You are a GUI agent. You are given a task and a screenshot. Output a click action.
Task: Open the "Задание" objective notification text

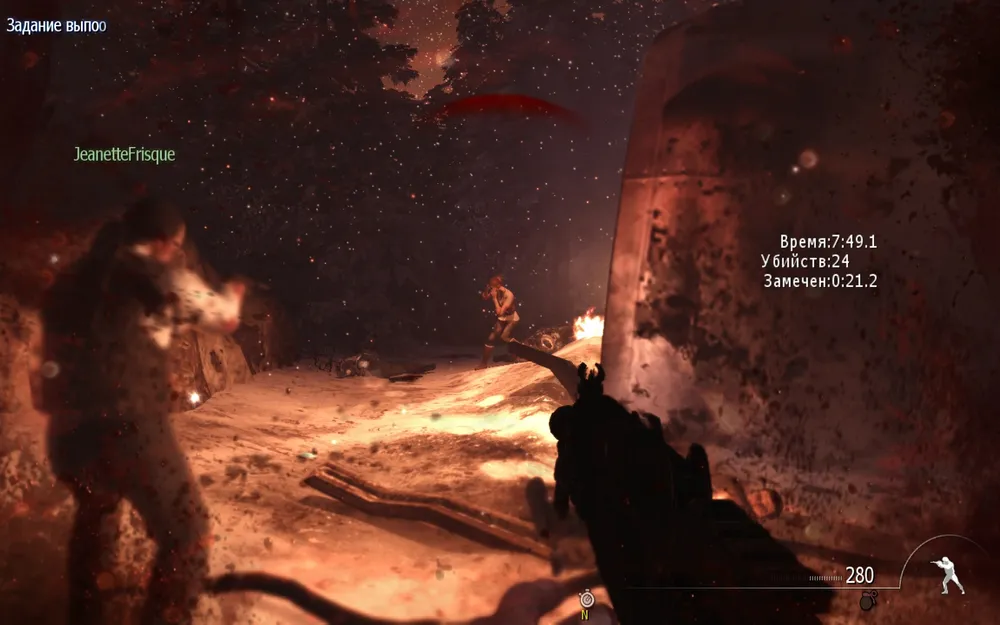56,25
